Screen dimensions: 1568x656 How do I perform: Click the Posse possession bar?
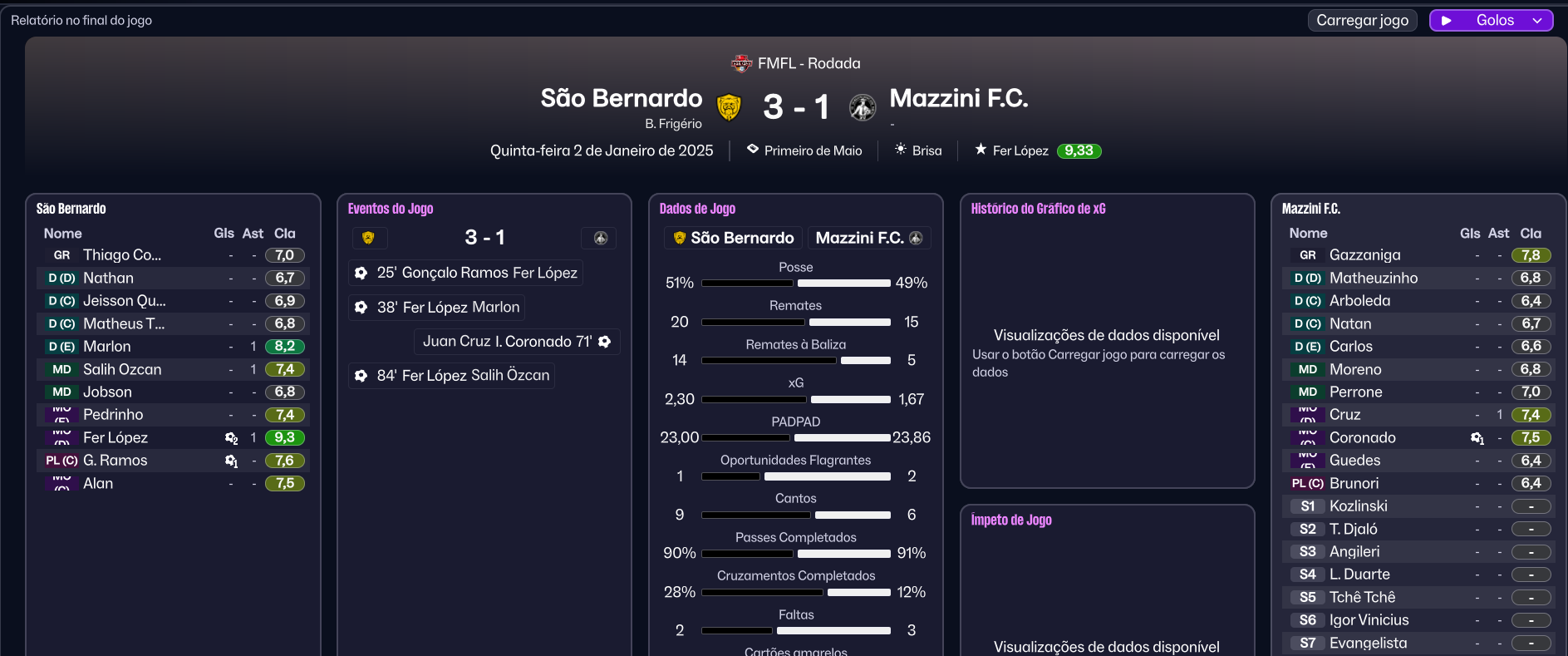[x=795, y=283]
